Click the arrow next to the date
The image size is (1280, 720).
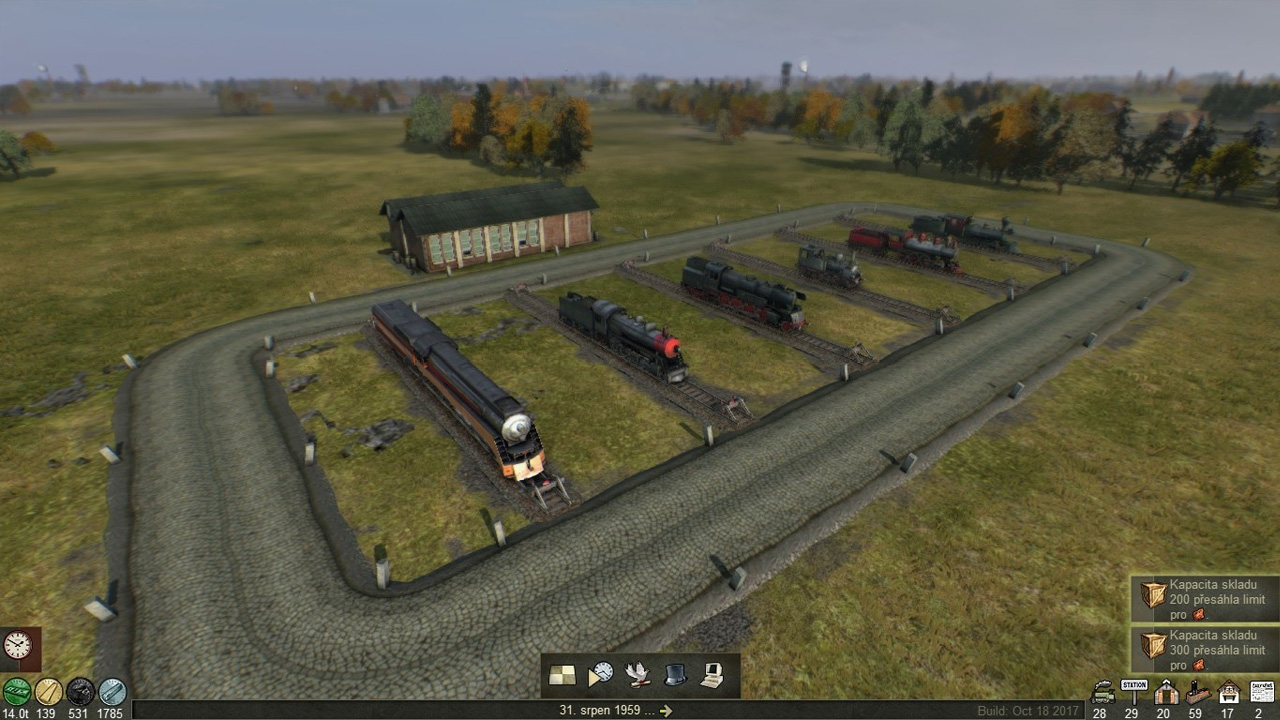(x=666, y=711)
